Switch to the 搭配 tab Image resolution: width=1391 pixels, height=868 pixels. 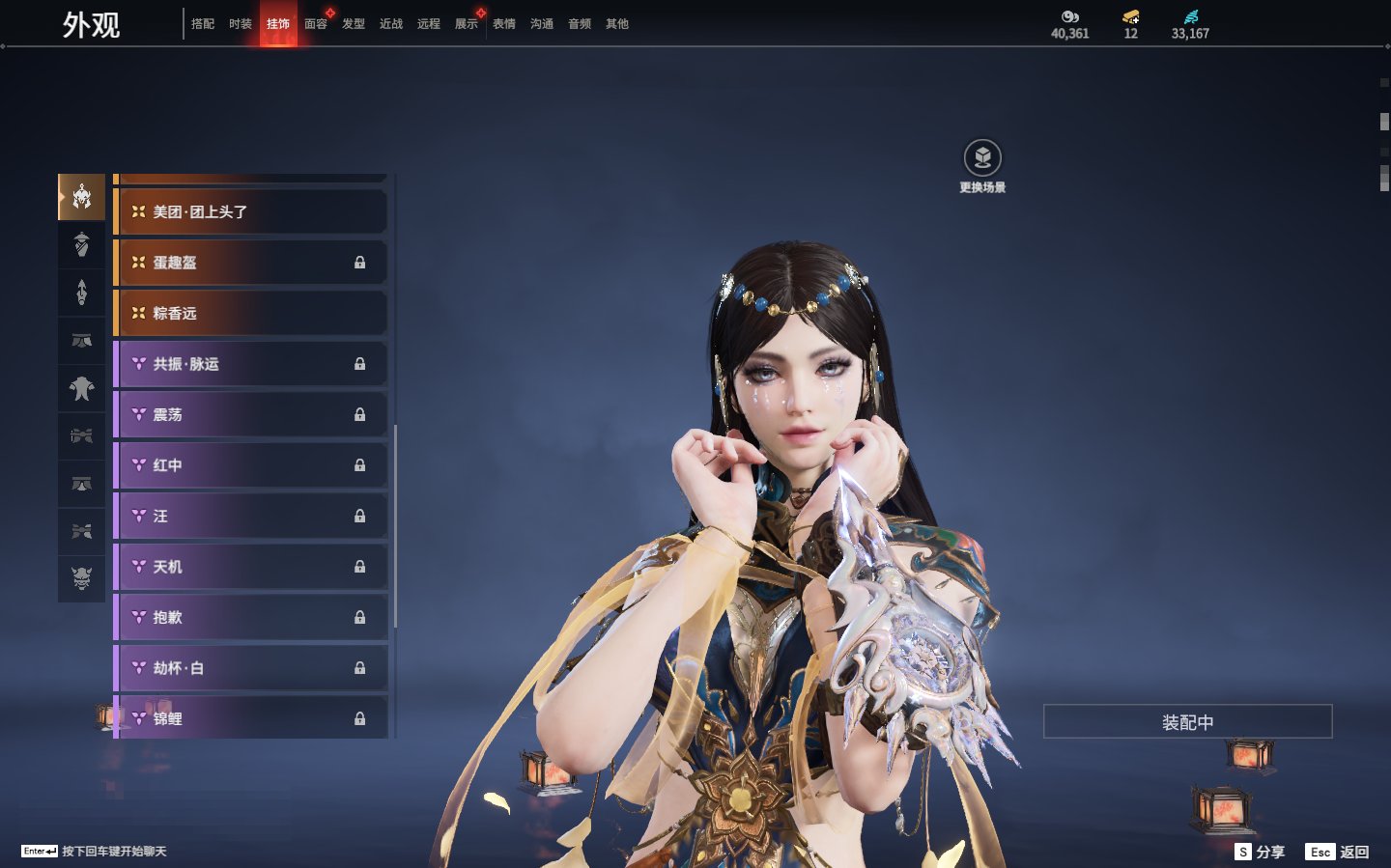(x=203, y=24)
